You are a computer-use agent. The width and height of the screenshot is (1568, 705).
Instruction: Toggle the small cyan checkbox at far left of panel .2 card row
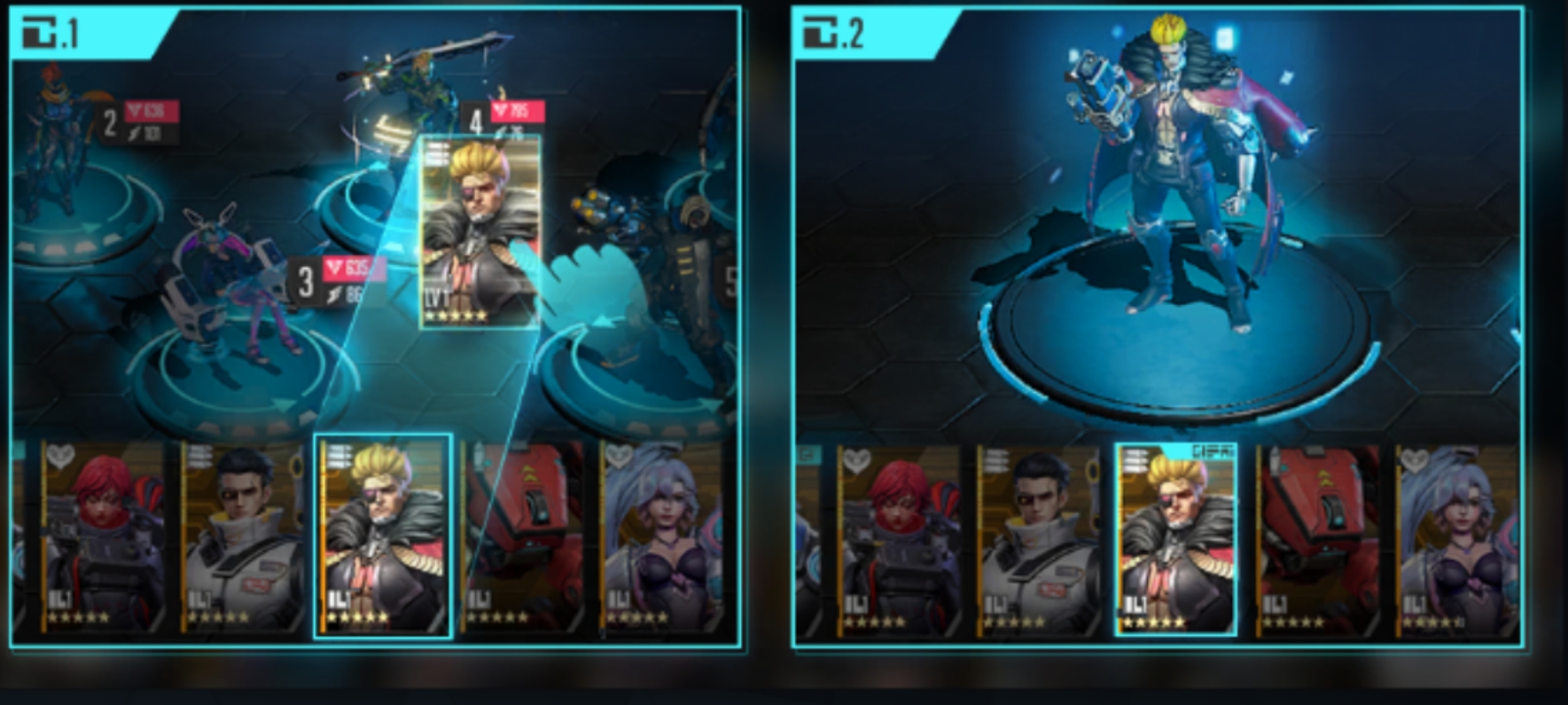click(808, 454)
